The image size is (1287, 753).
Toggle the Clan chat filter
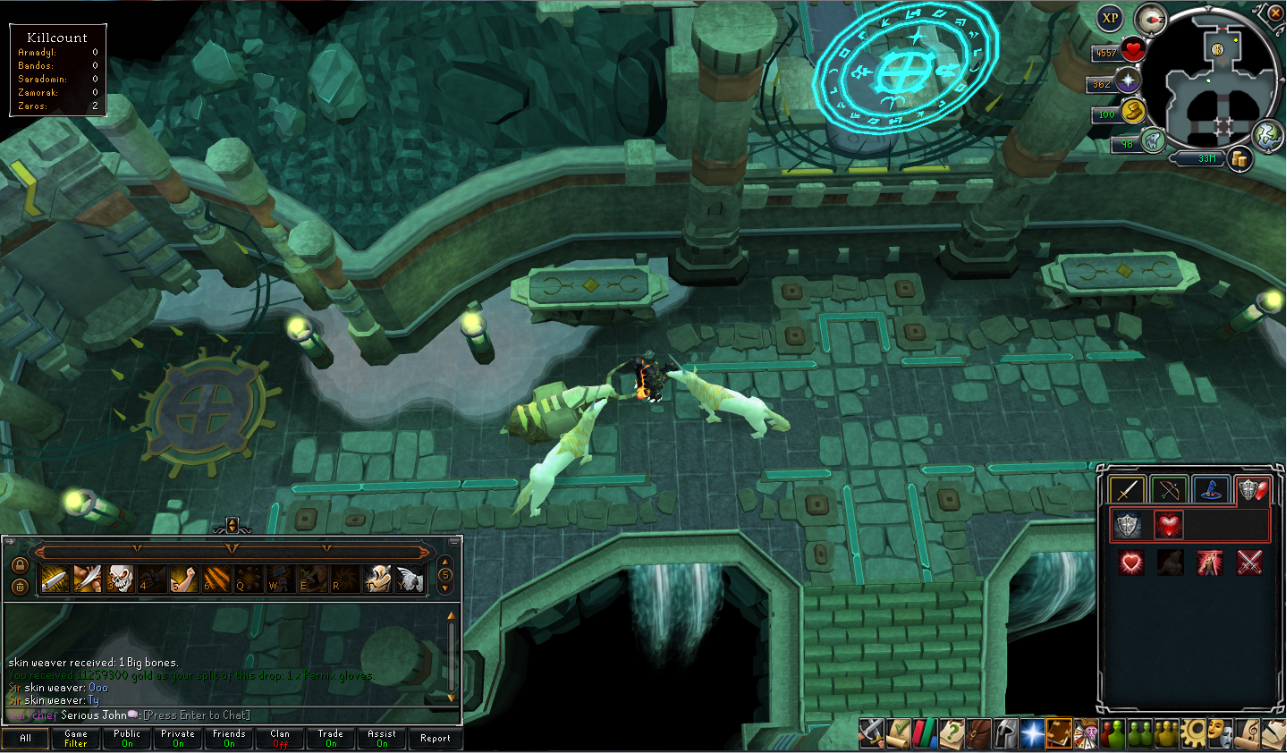[280, 738]
